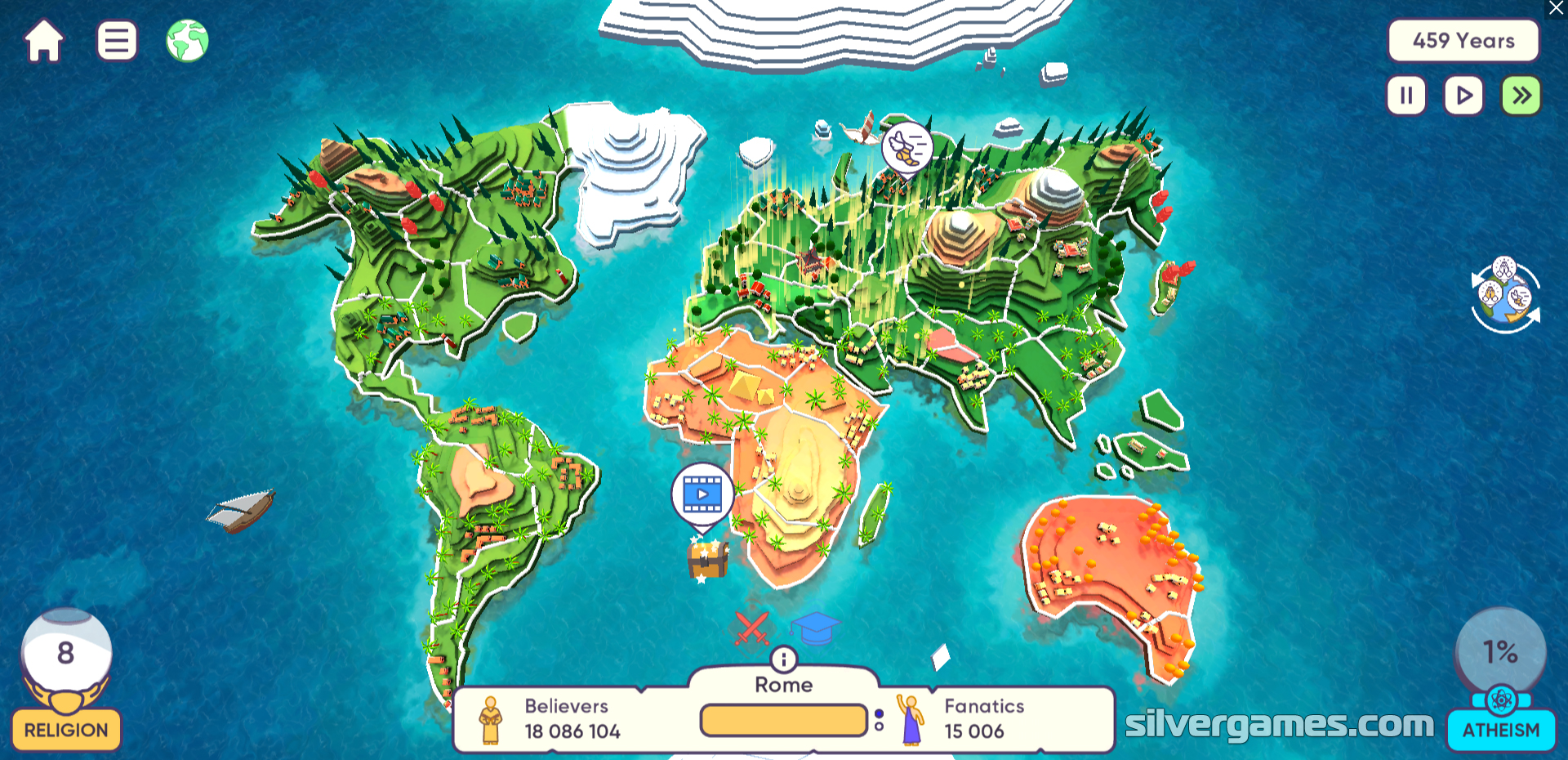Go to the home screen
Image resolution: width=1568 pixels, height=760 pixels.
click(x=44, y=41)
